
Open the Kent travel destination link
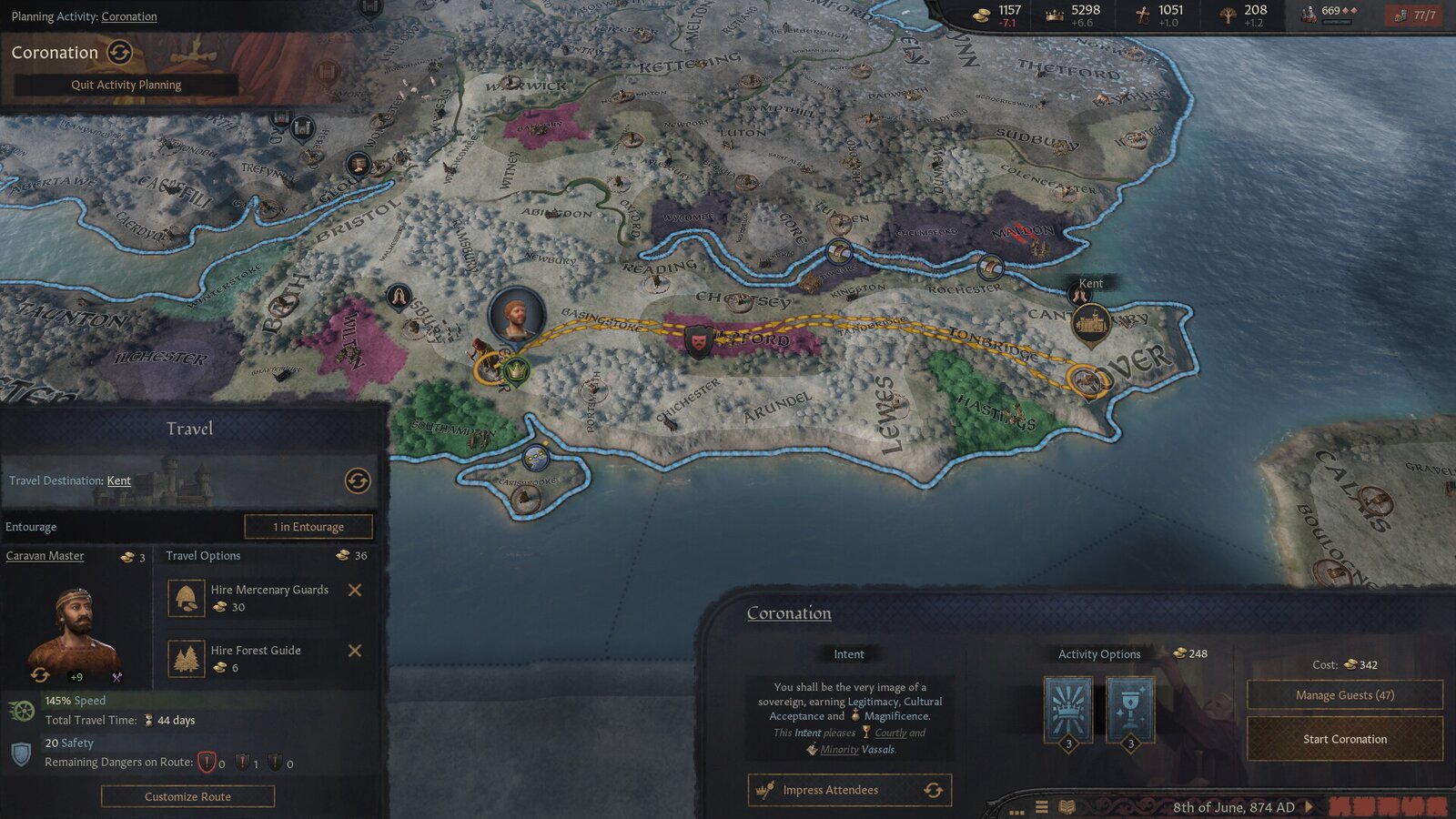[x=118, y=480]
